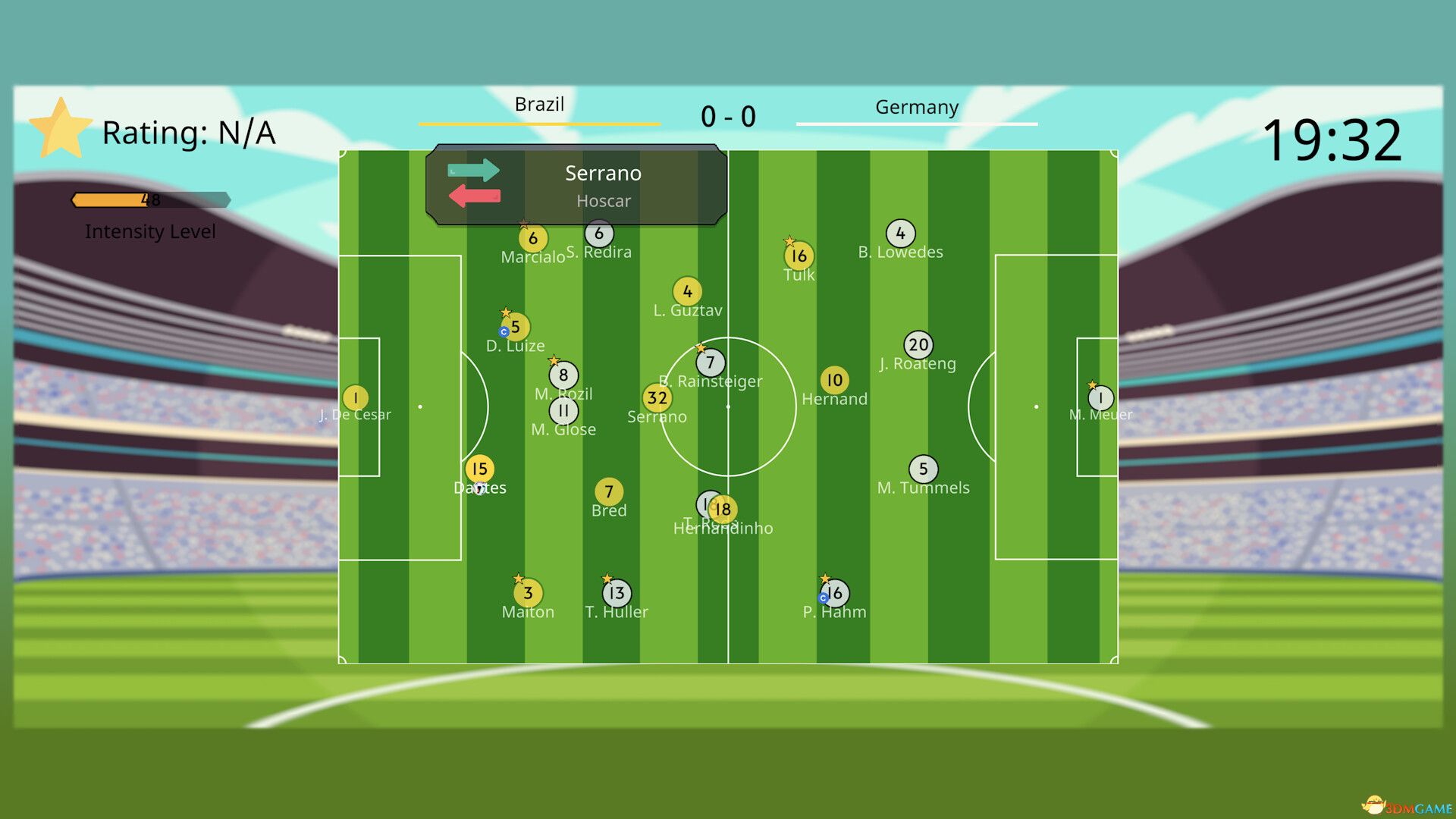Select Dantes number 15 marker
Screen dimensions: 1456x819
click(479, 469)
